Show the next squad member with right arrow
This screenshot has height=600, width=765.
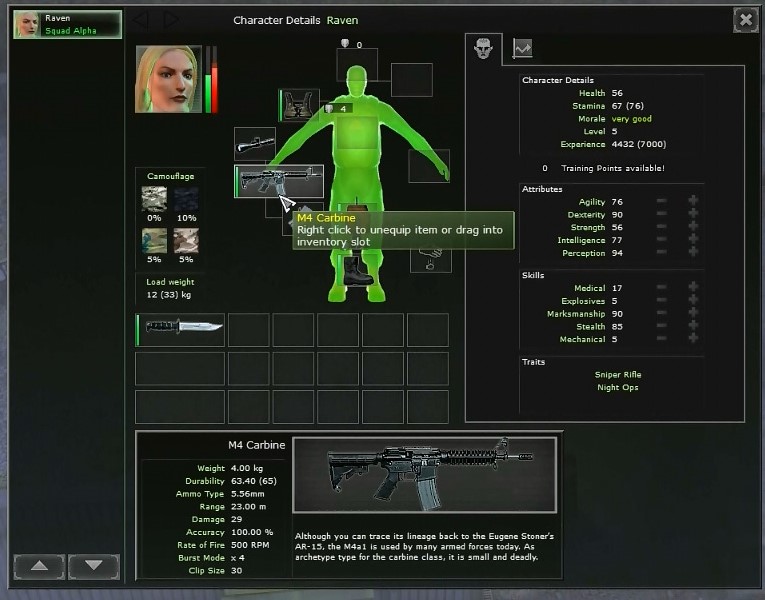point(170,19)
